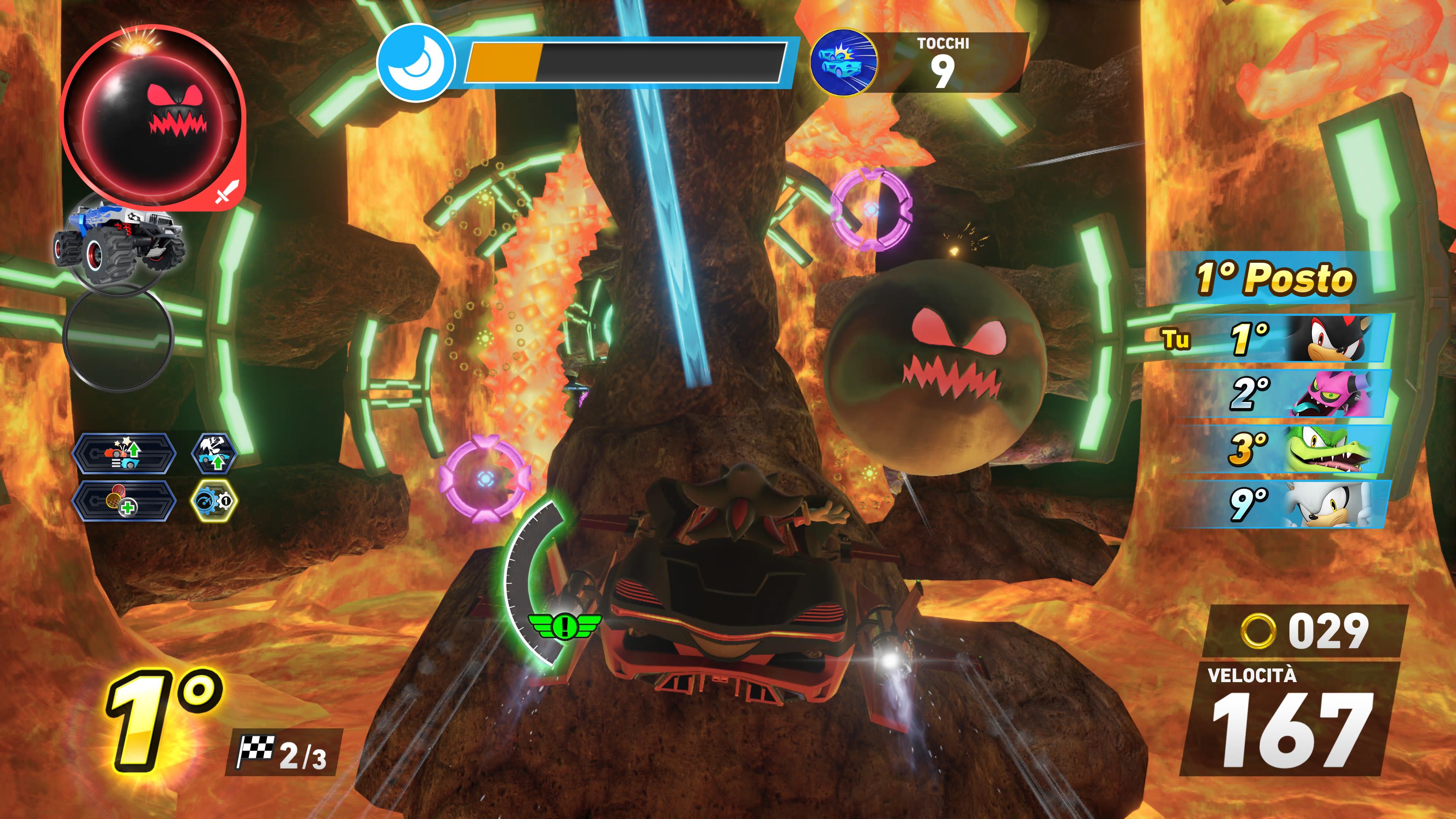Click the blue hexagon character boost gadget
The image size is (1456, 819).
pyautogui.click(x=213, y=453)
